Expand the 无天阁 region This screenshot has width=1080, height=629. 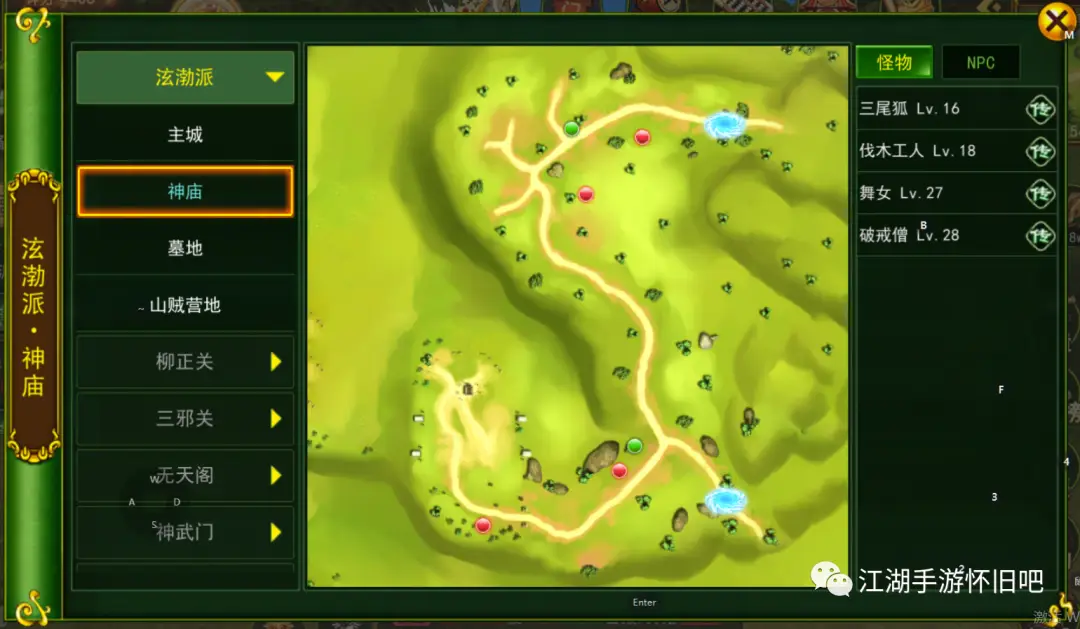coord(185,476)
